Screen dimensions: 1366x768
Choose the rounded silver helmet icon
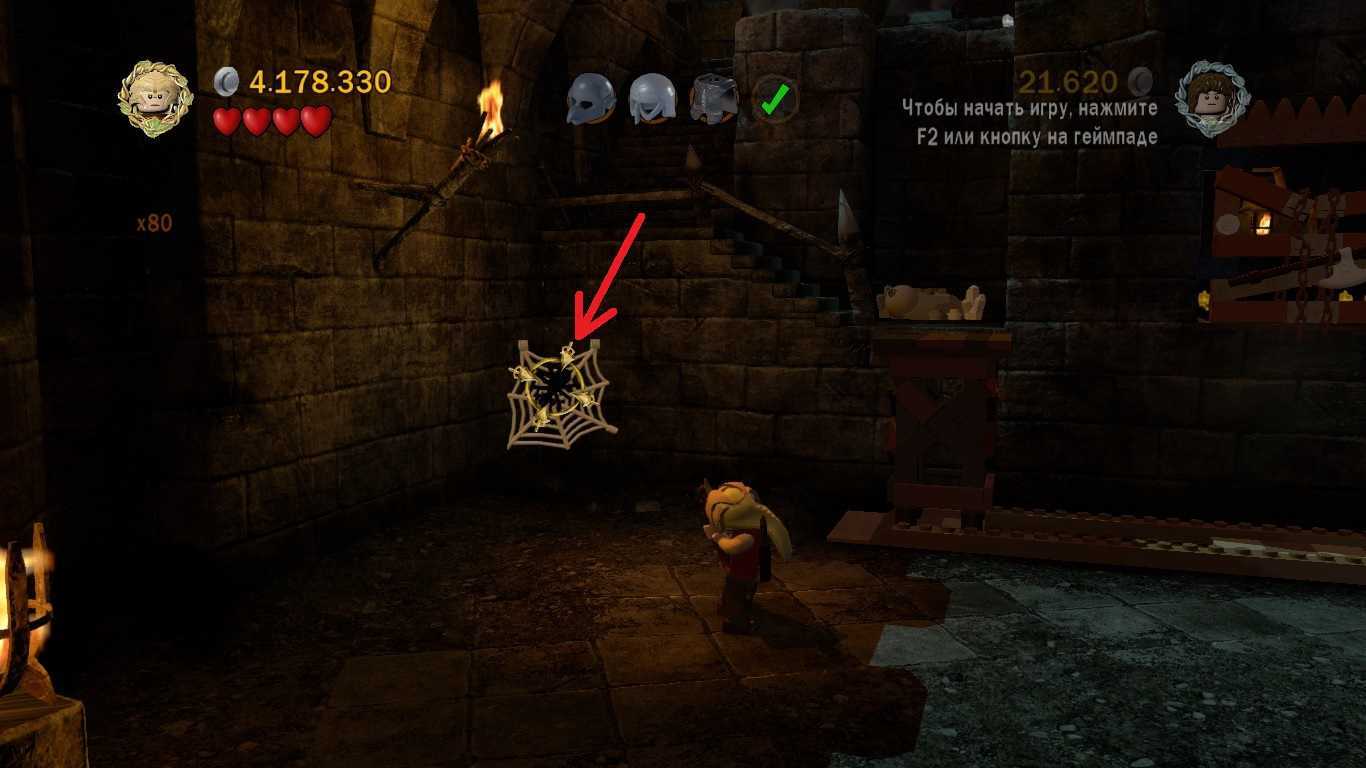tap(652, 99)
